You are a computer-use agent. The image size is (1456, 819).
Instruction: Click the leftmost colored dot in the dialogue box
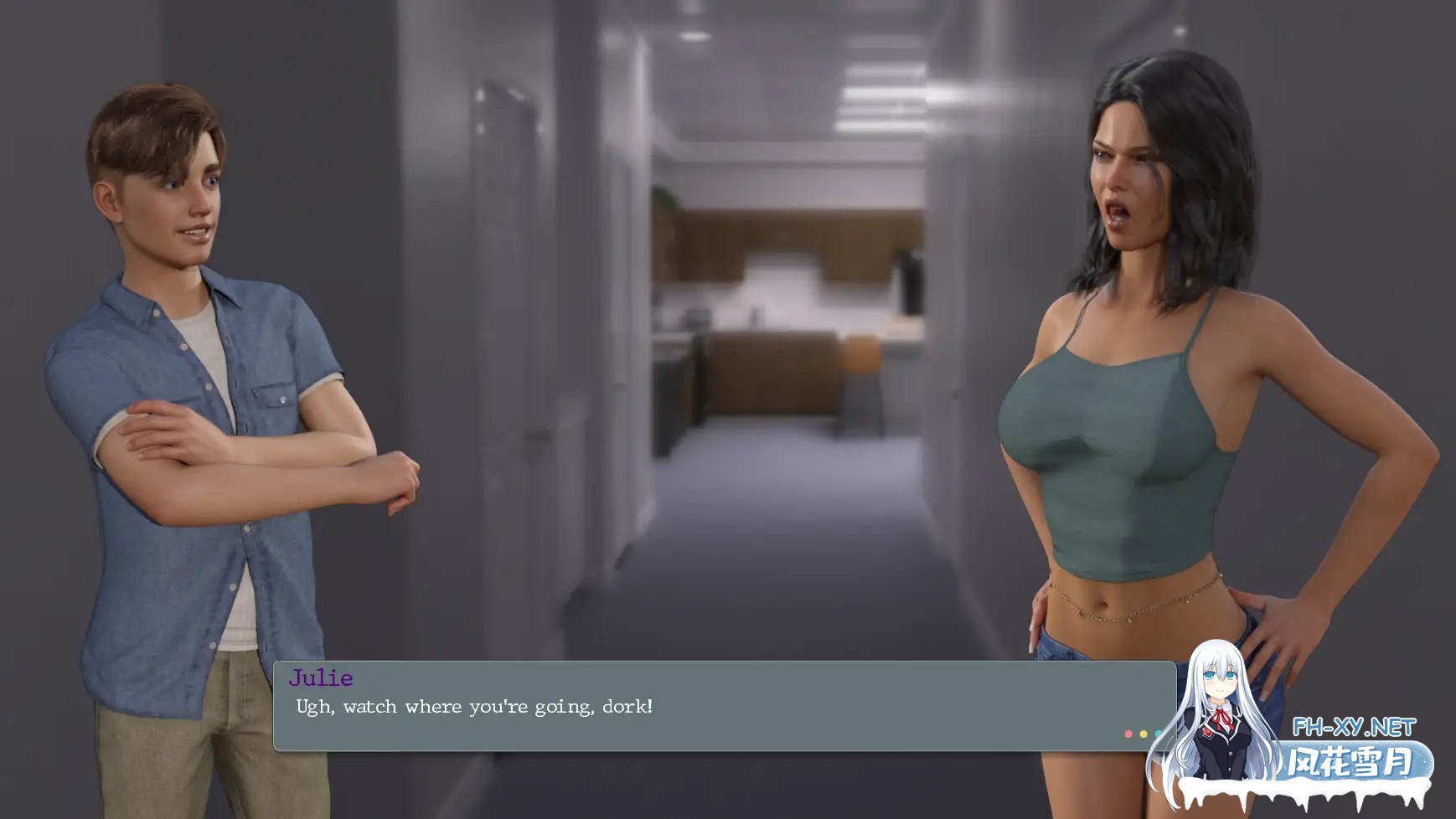coord(1128,734)
